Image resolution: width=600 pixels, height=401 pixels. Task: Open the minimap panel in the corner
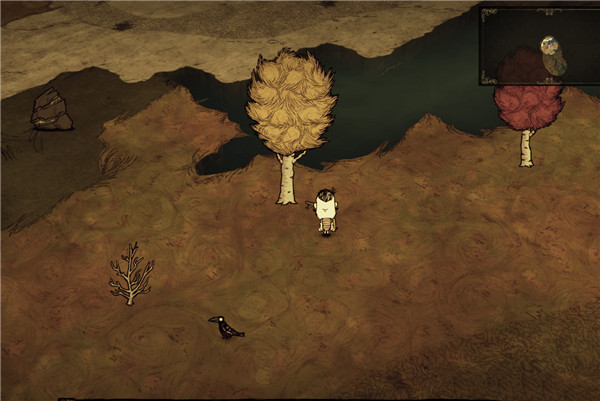coord(538,47)
